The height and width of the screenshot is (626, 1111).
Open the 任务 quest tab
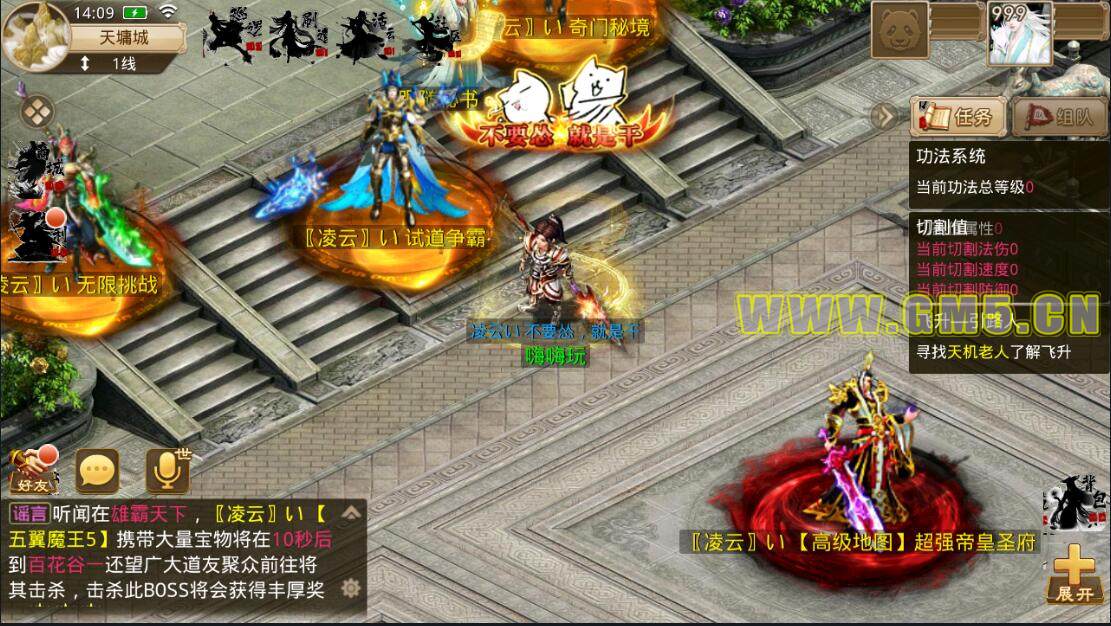point(957,117)
